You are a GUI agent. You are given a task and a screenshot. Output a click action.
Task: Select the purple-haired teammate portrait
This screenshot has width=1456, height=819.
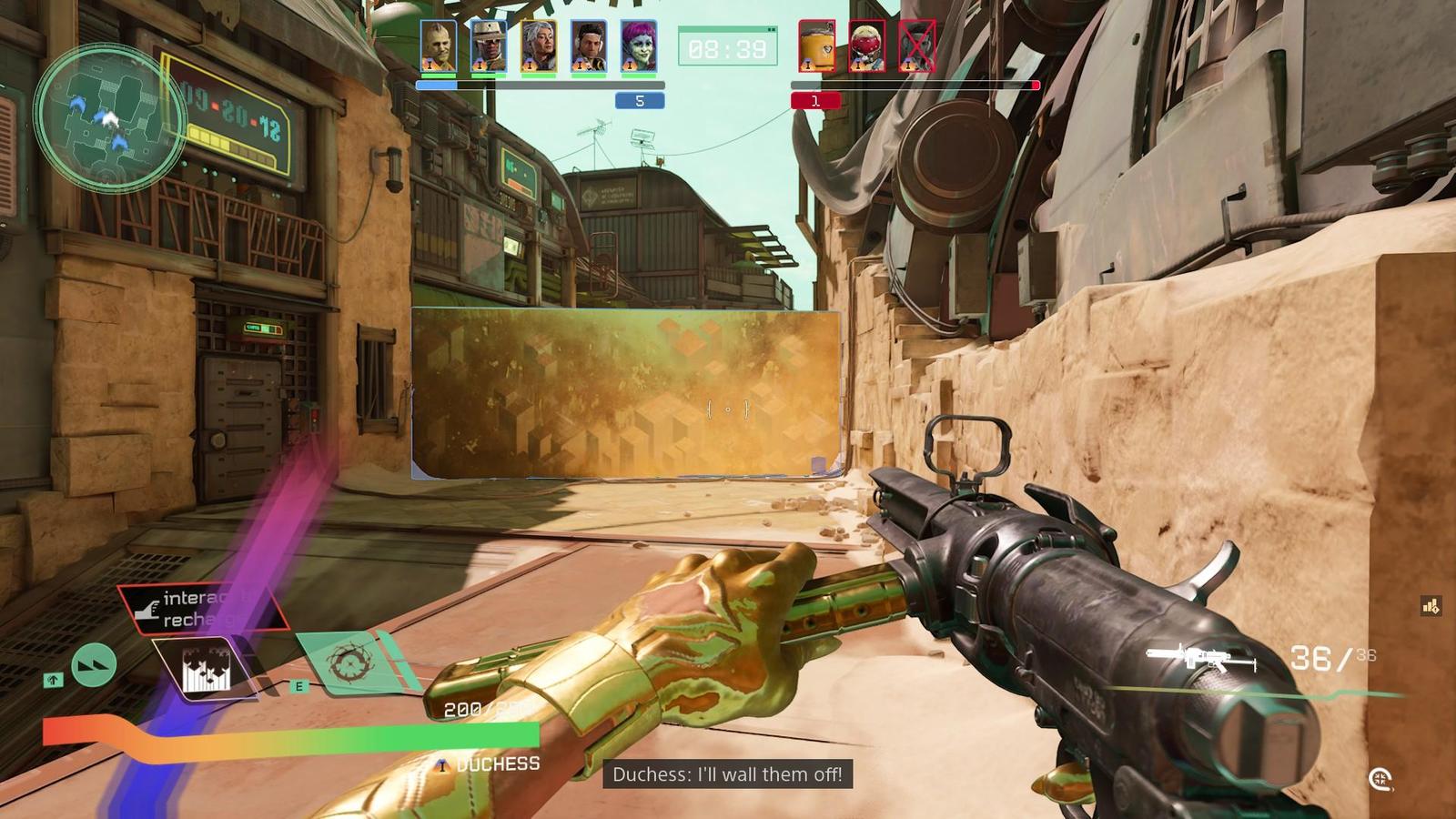pos(638,45)
